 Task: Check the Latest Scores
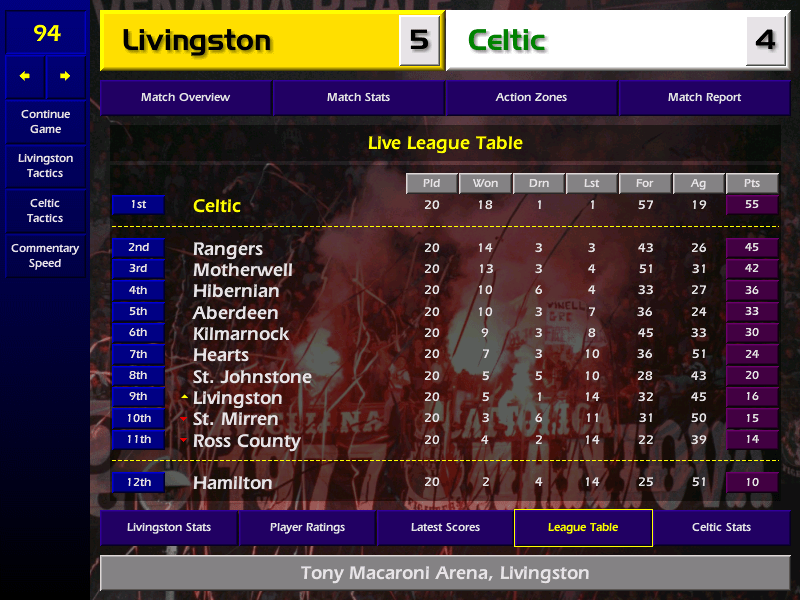click(x=445, y=527)
